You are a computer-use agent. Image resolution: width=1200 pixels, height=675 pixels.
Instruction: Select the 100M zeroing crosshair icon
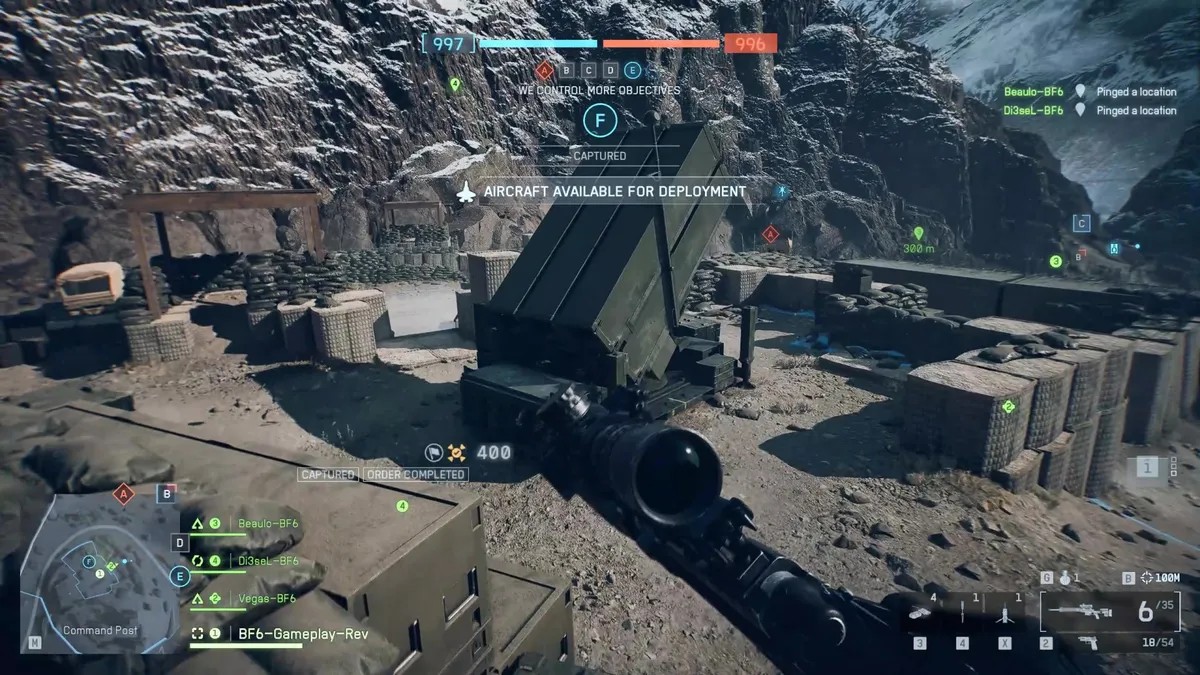click(1148, 578)
